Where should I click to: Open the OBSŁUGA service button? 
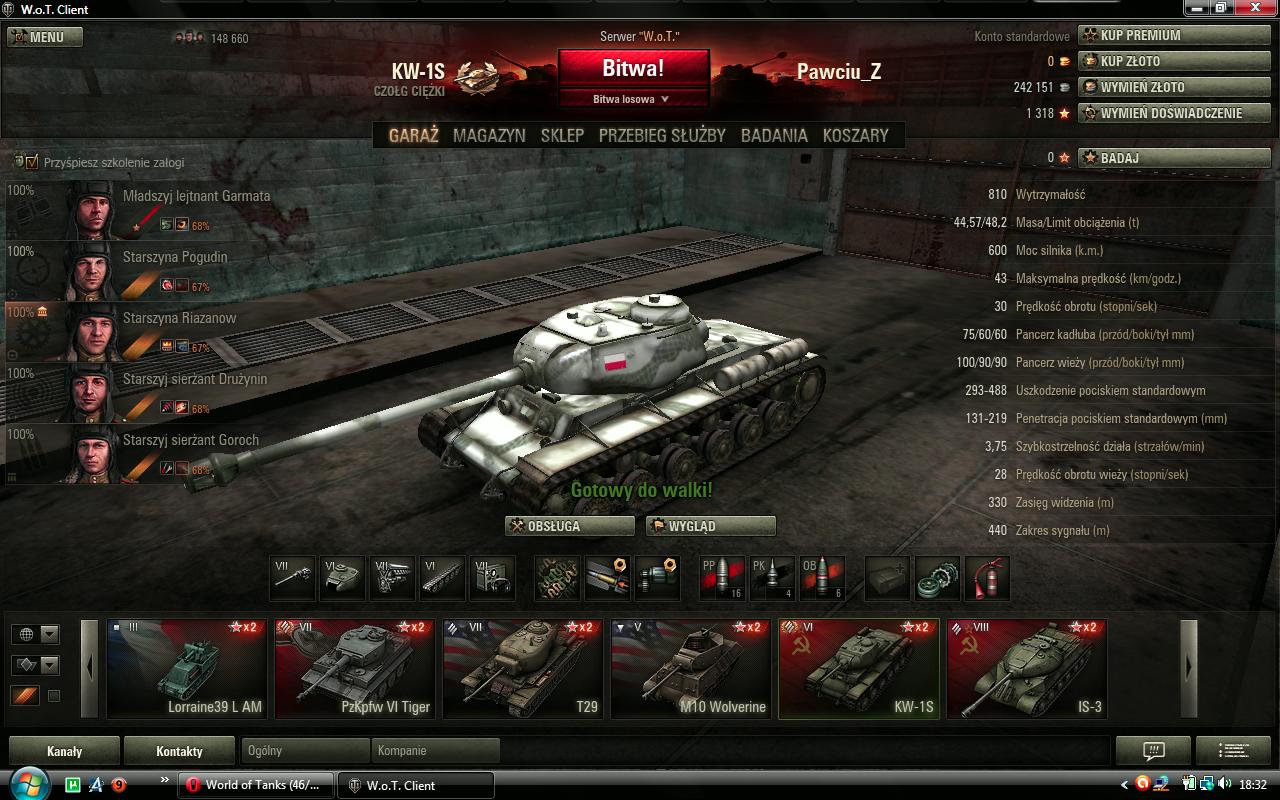570,526
